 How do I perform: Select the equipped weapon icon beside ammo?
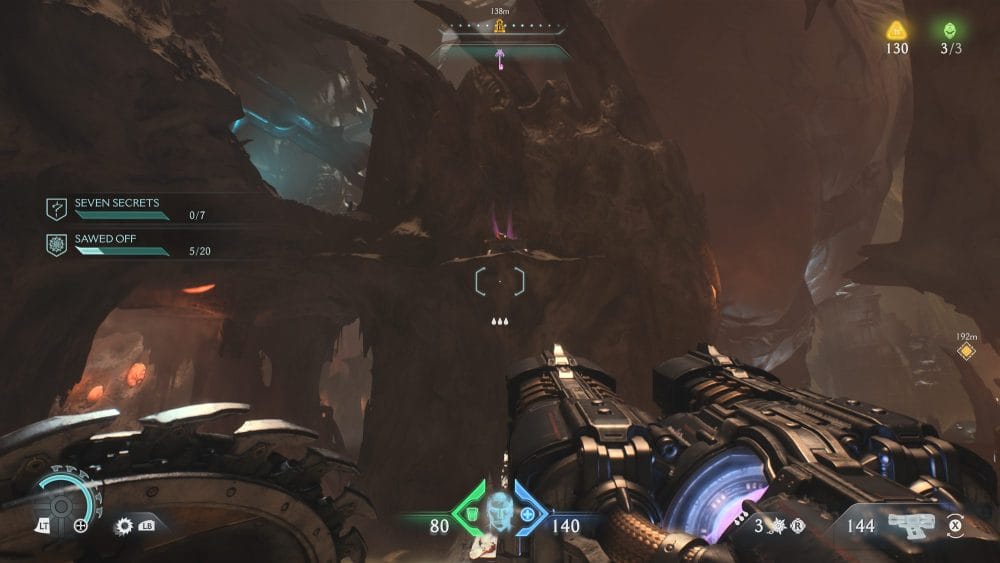point(910,525)
